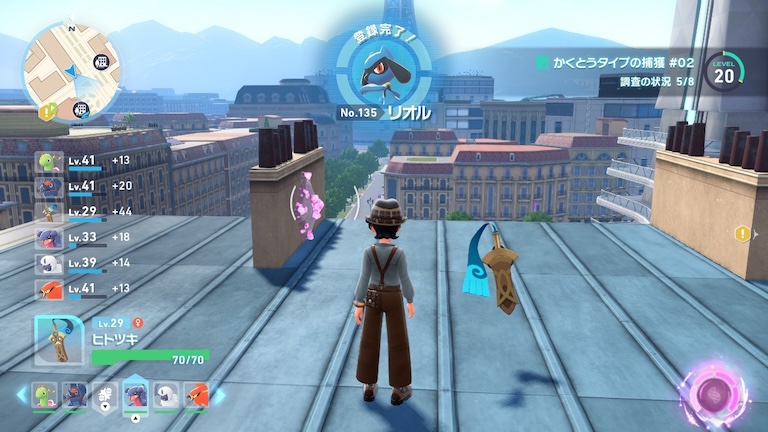Select the Lv.29 +44 experience row
Image resolution: width=768 pixels, height=432 pixels.
pyautogui.click(x=85, y=213)
